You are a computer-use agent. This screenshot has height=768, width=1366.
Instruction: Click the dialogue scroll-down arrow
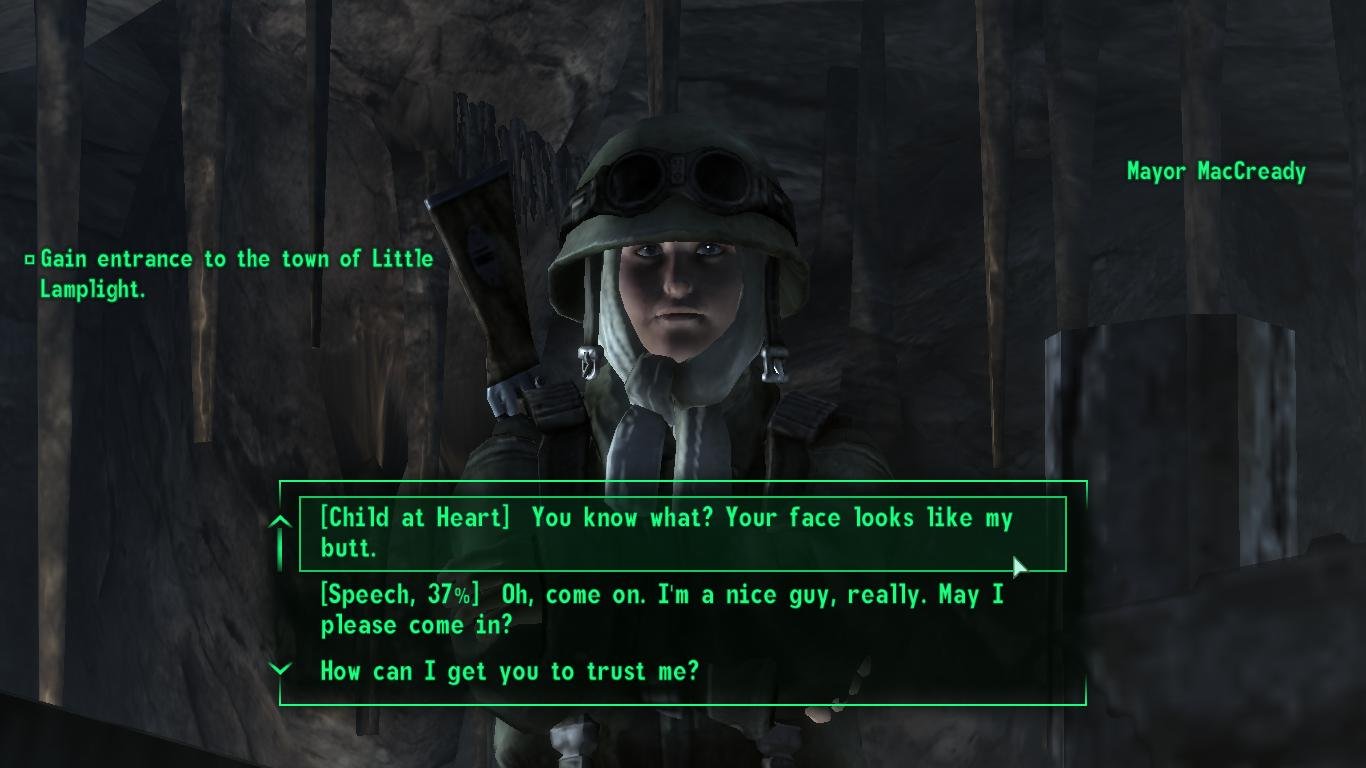(281, 668)
